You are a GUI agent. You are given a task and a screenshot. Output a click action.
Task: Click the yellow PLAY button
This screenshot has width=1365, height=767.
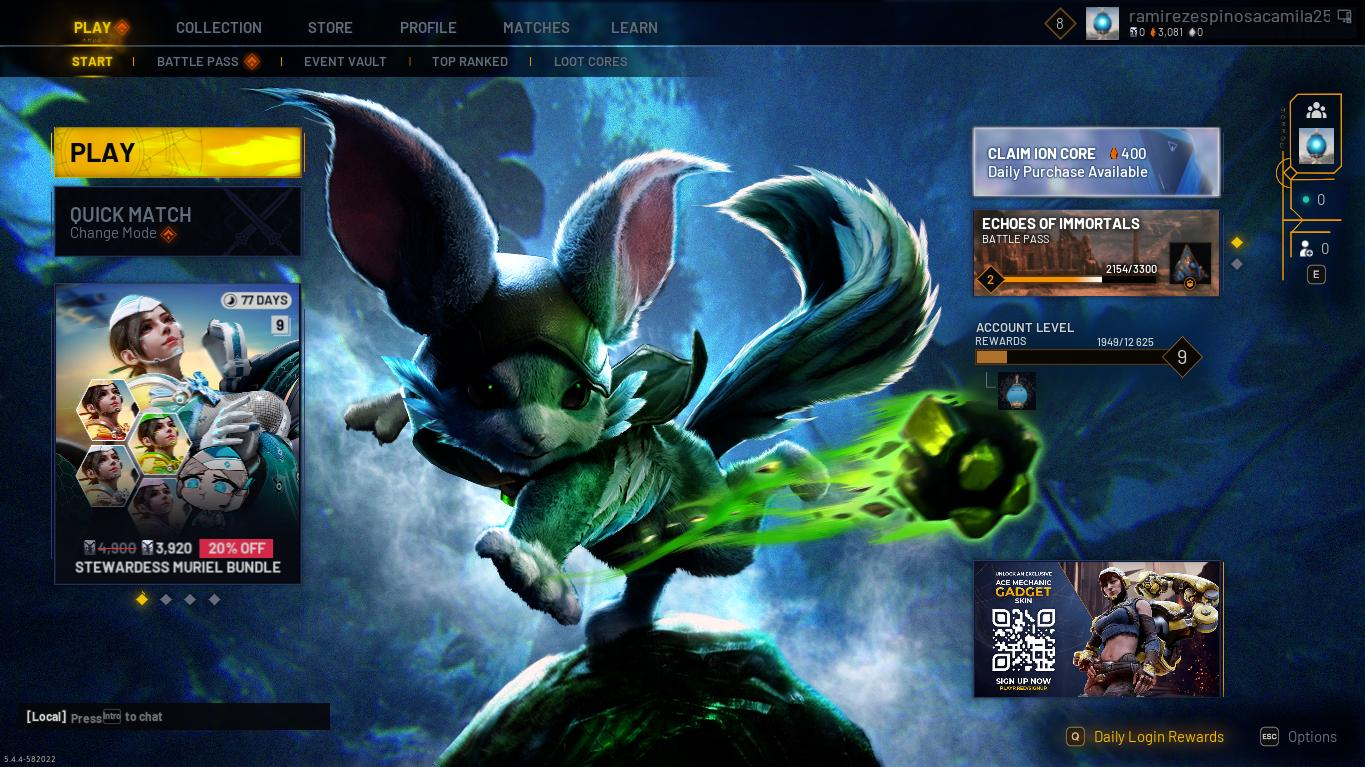tap(177, 153)
